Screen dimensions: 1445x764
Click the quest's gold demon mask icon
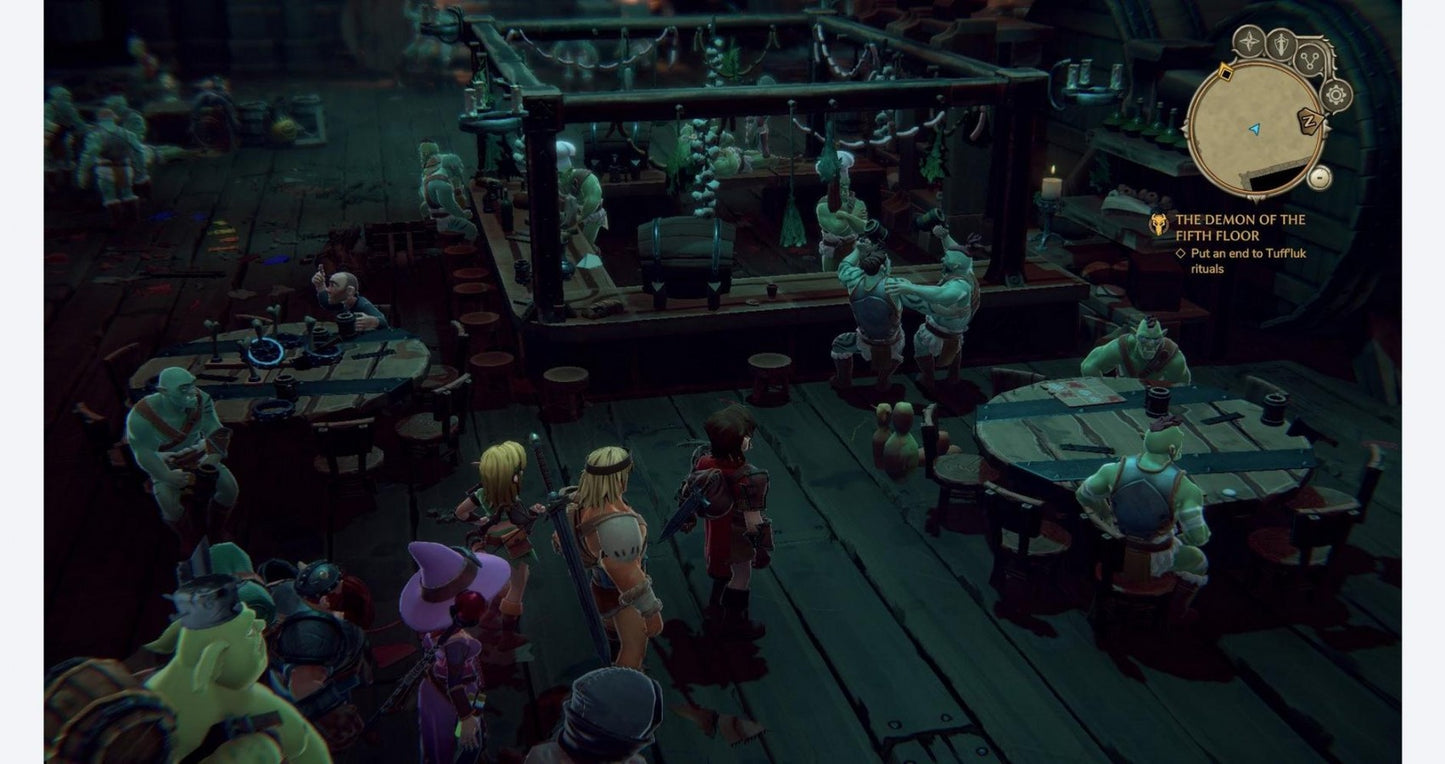1160,224
